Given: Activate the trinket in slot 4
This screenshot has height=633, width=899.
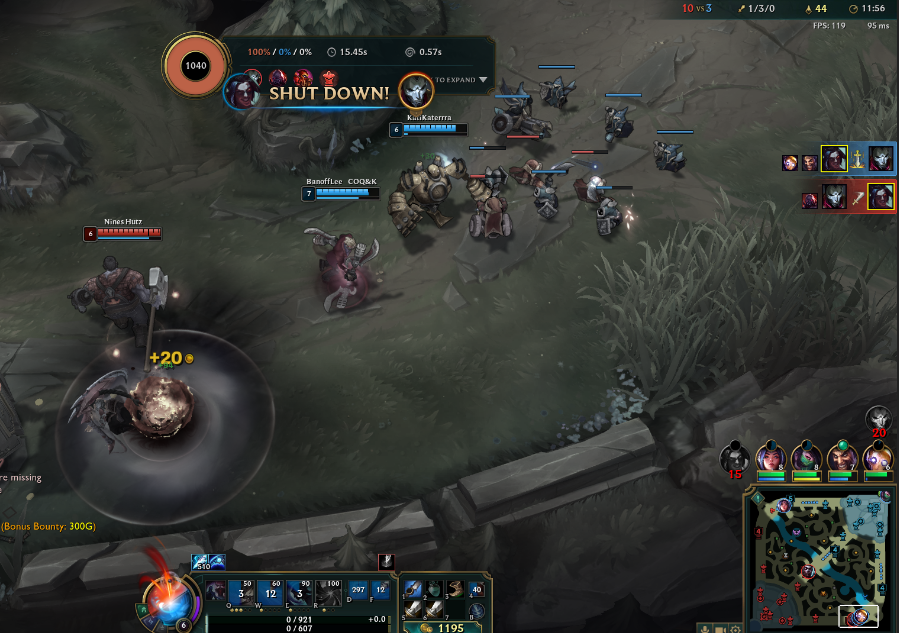Looking at the screenshot, I should click(476, 589).
